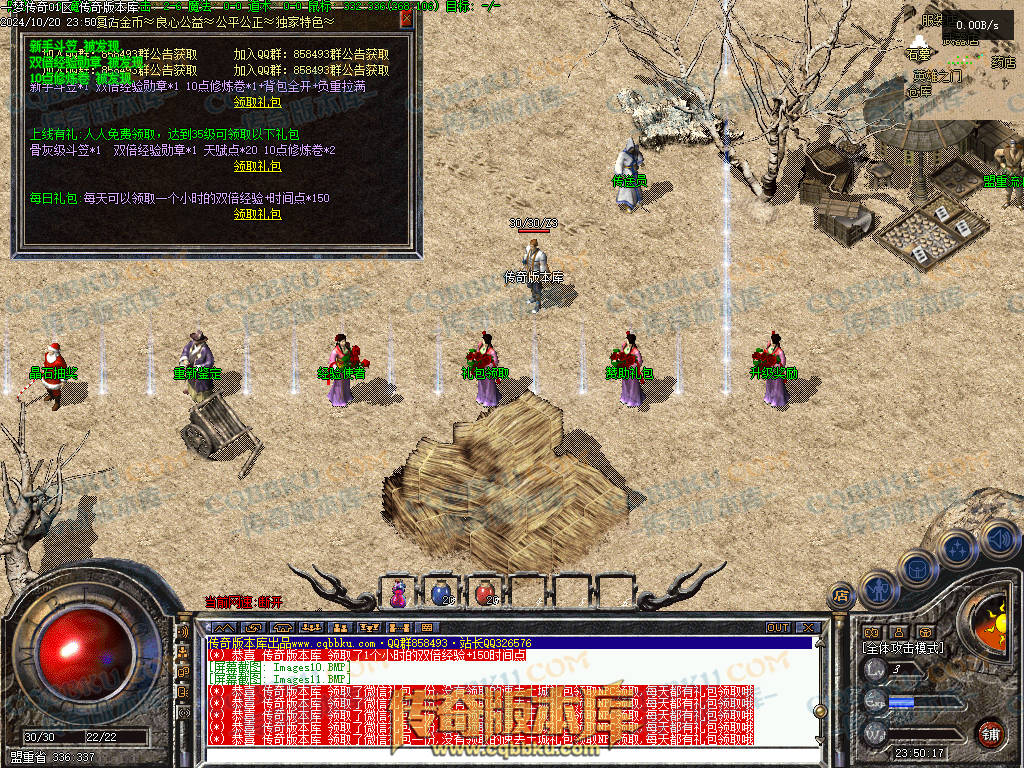Click the chat log scrollbar knob
This screenshot has height=768, width=1024.
(x=820, y=710)
